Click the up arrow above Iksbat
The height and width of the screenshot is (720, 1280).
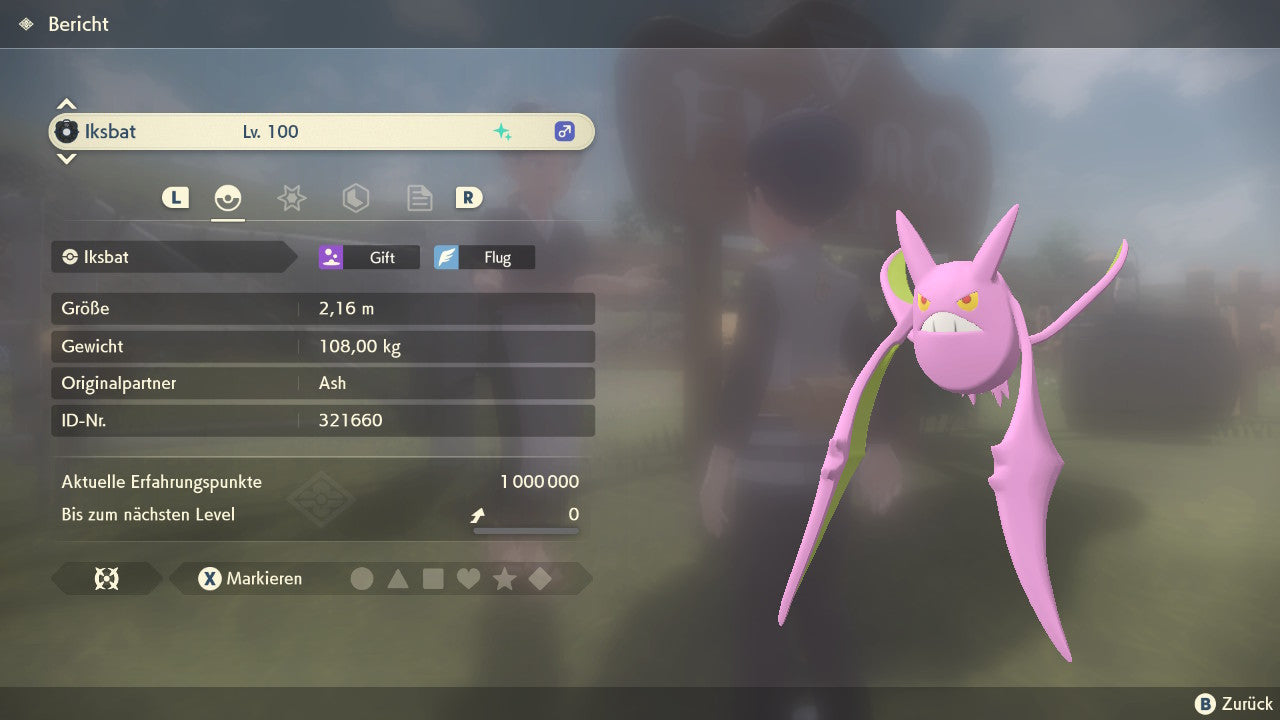point(66,104)
